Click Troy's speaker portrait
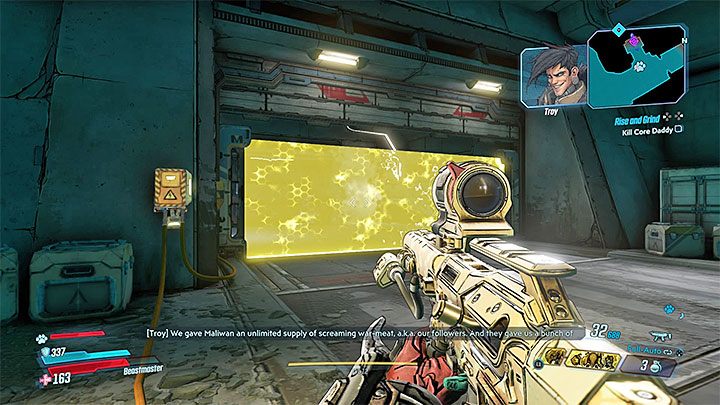The height and width of the screenshot is (405, 720). [x=552, y=74]
